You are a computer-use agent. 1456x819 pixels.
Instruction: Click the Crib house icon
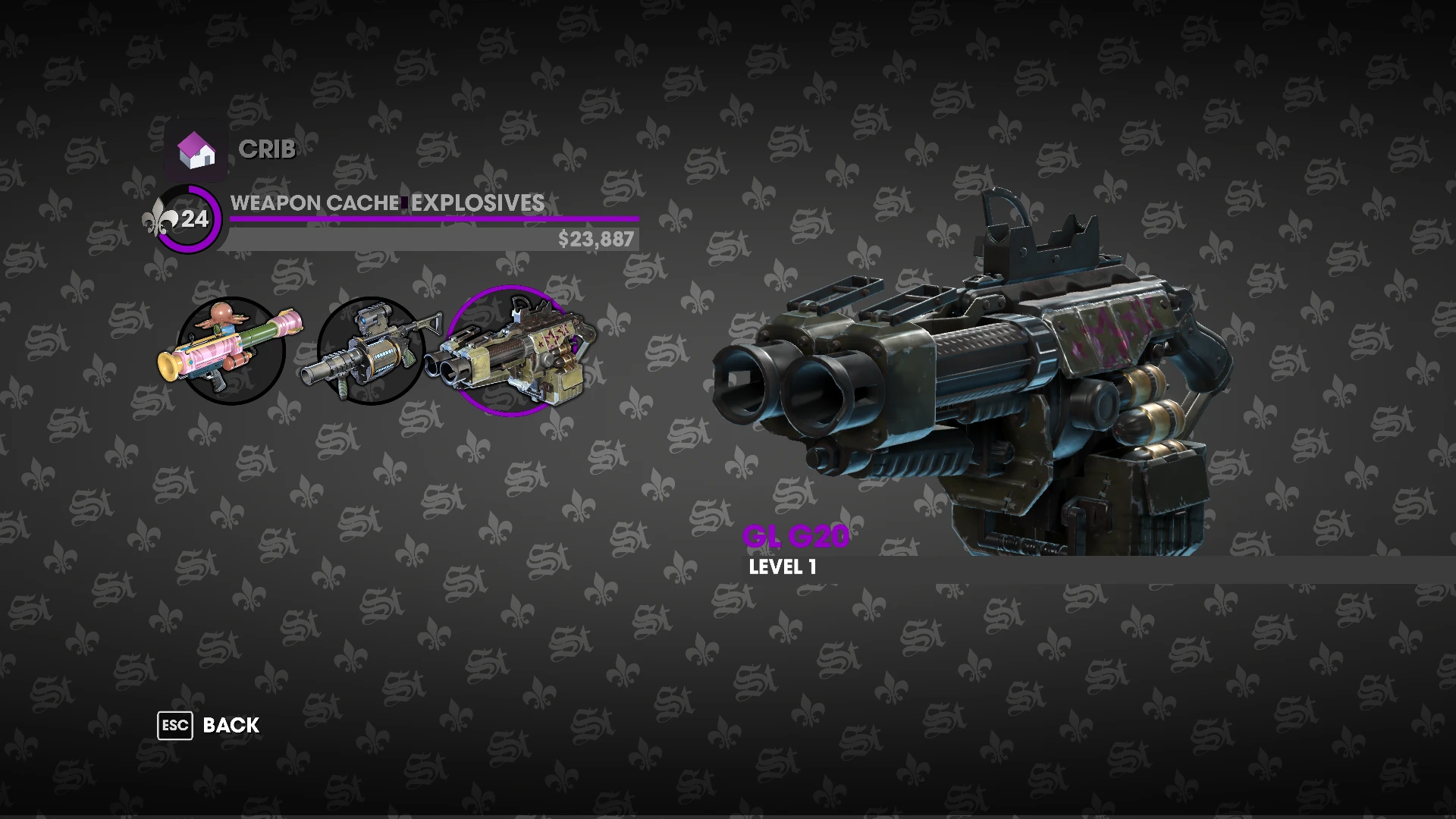(x=196, y=151)
